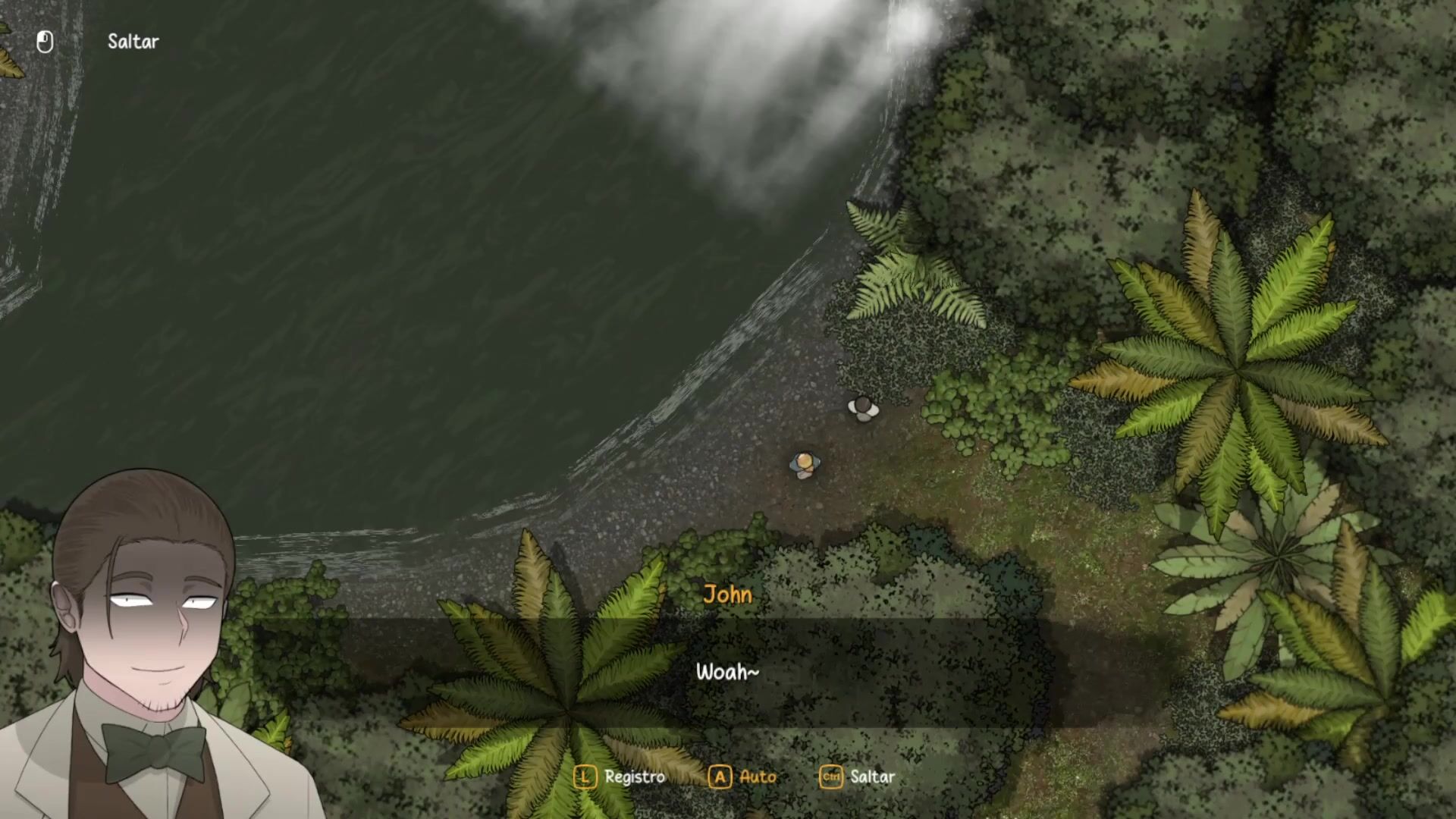Choose Saltar below the dialogue box
The height and width of the screenshot is (819, 1456).
coord(858,777)
